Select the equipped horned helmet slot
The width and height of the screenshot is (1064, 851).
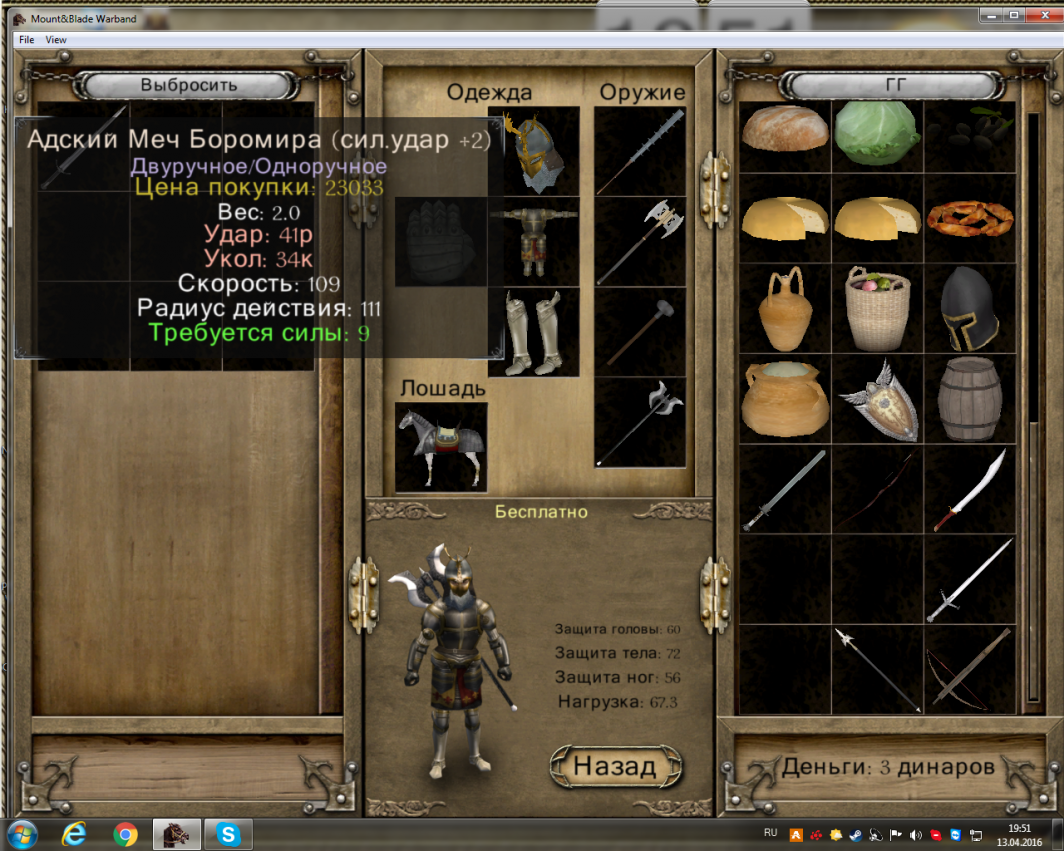click(534, 150)
